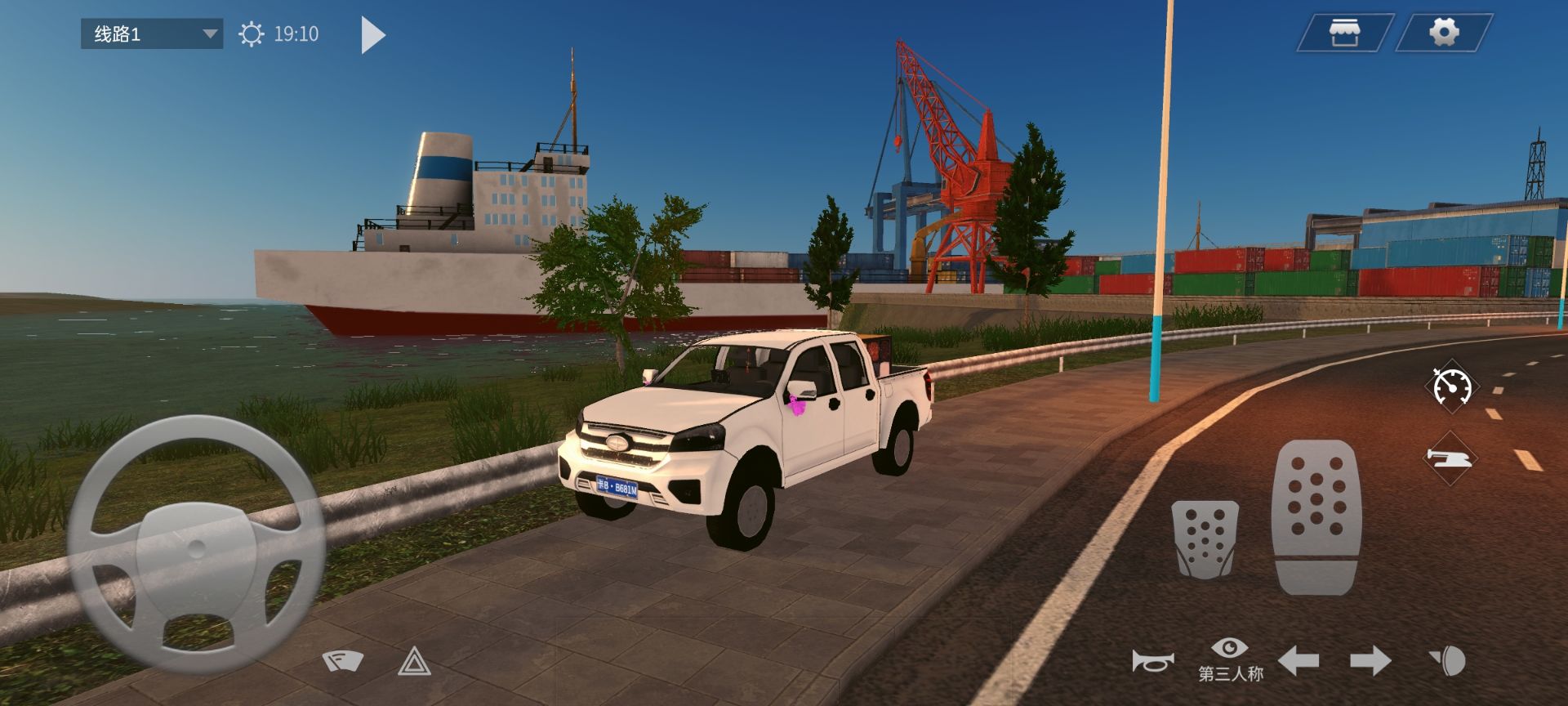Screen dimensions: 1568x706
Task: Toggle the headlights icon
Action: tap(1446, 660)
